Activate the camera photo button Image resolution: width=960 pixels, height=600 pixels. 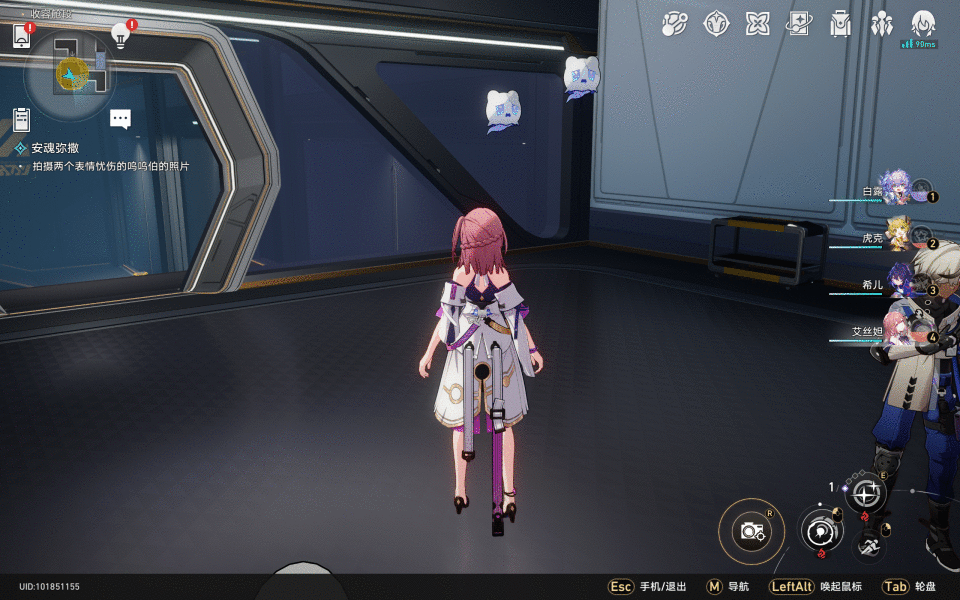[751, 531]
